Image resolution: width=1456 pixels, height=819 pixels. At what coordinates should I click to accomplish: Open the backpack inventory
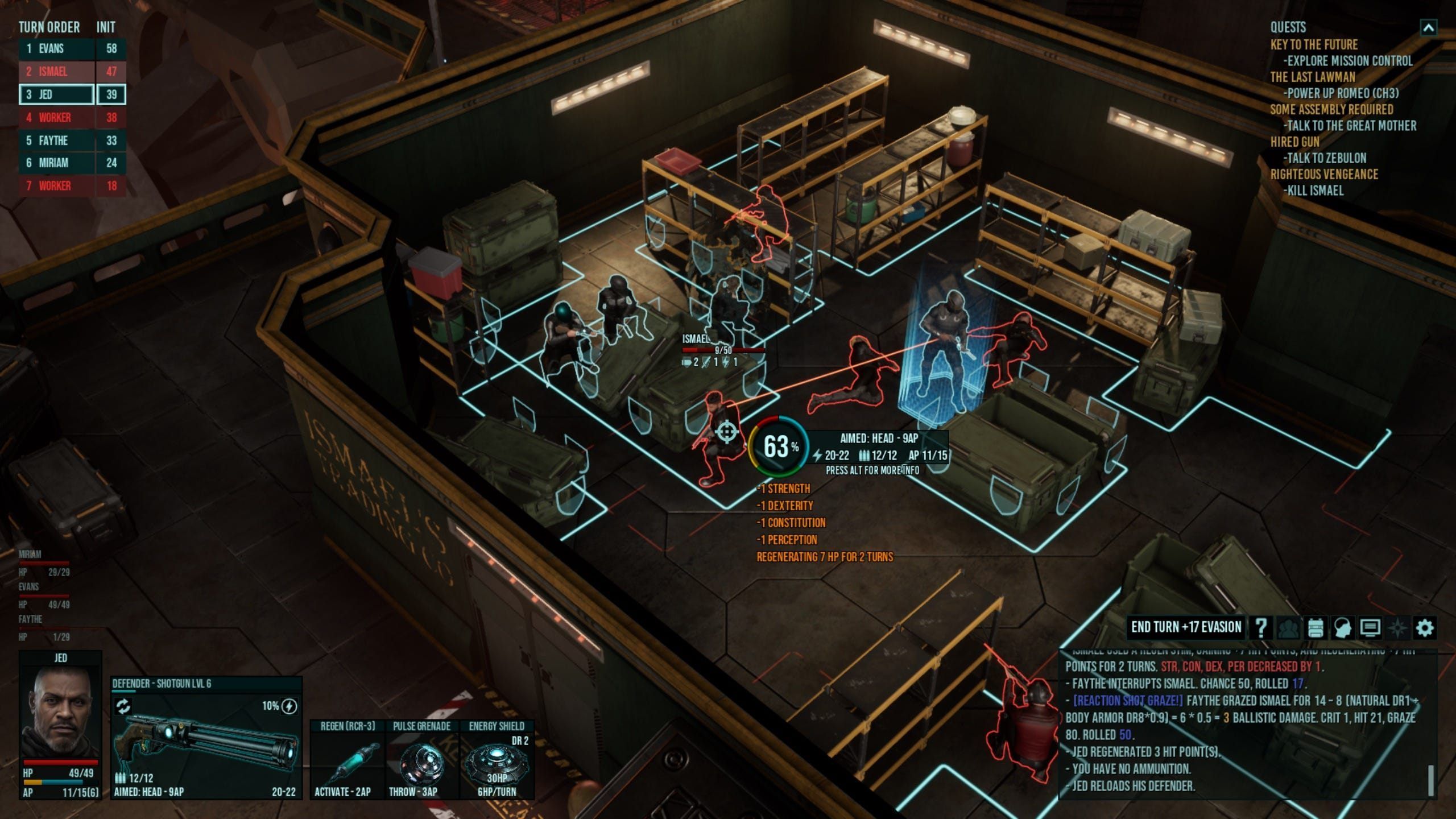[x=1314, y=628]
